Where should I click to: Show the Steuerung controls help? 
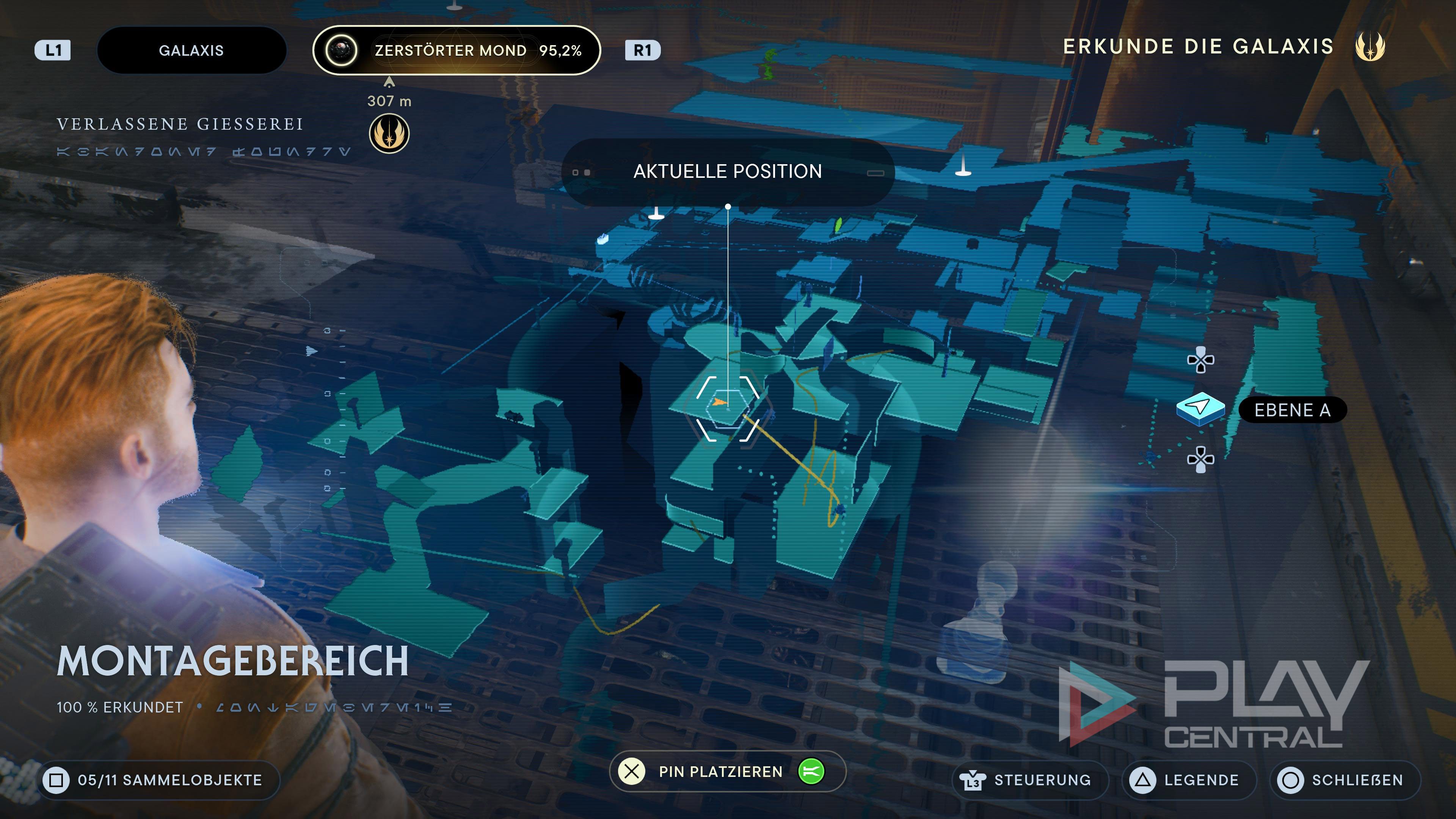(1031, 780)
